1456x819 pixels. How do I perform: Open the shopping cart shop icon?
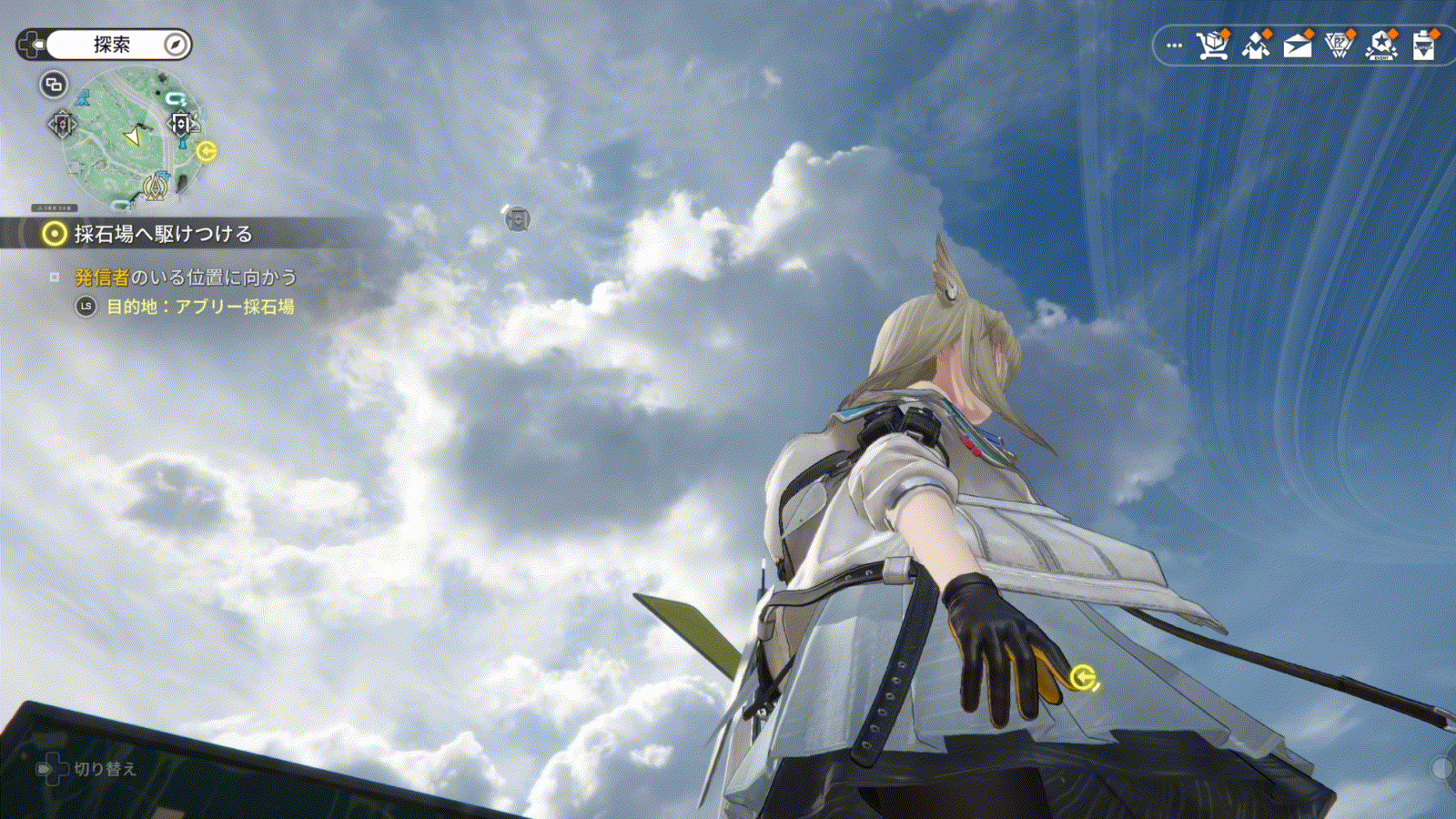1213,45
